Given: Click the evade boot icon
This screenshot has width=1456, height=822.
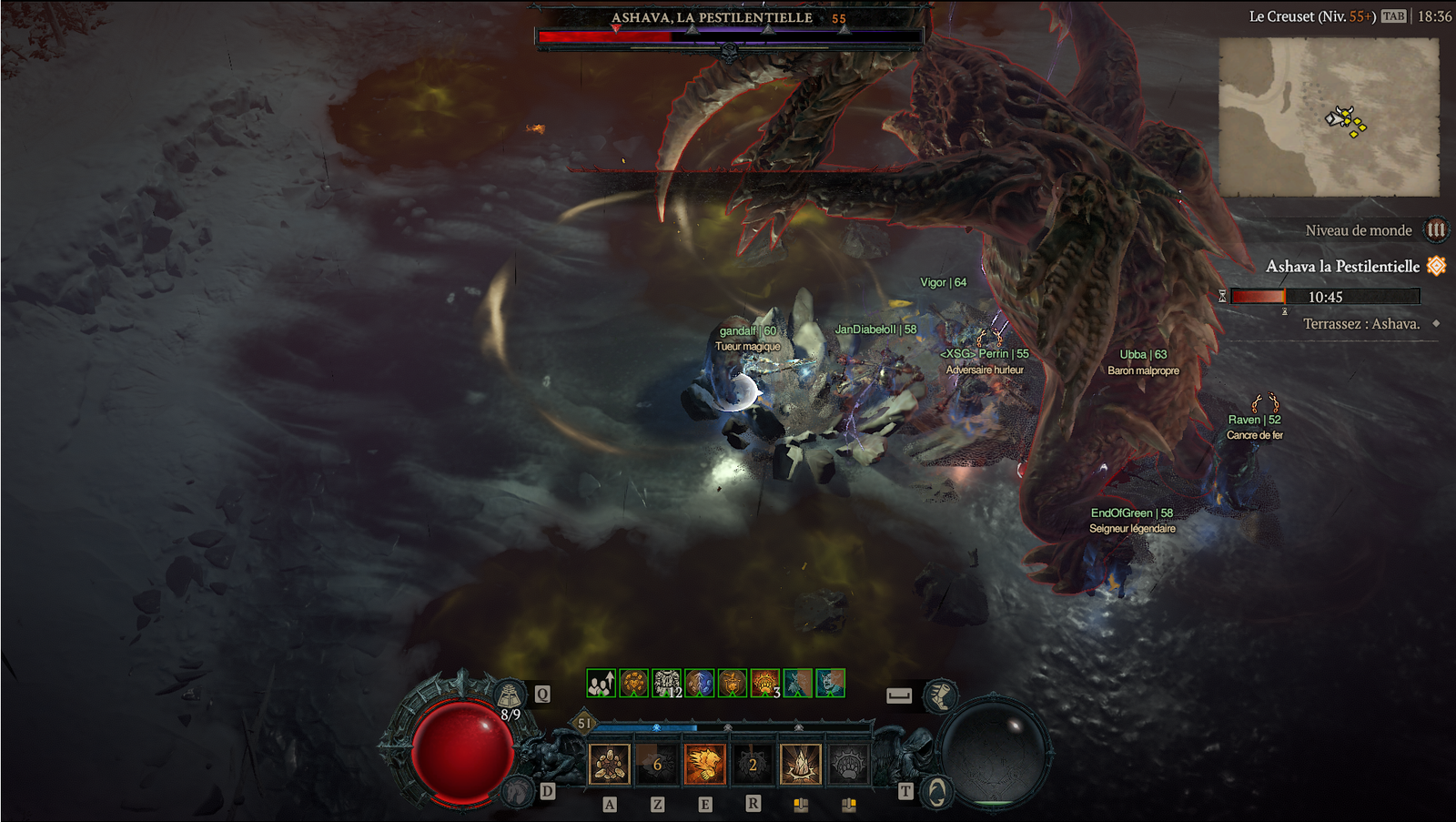Looking at the screenshot, I should point(939,696).
